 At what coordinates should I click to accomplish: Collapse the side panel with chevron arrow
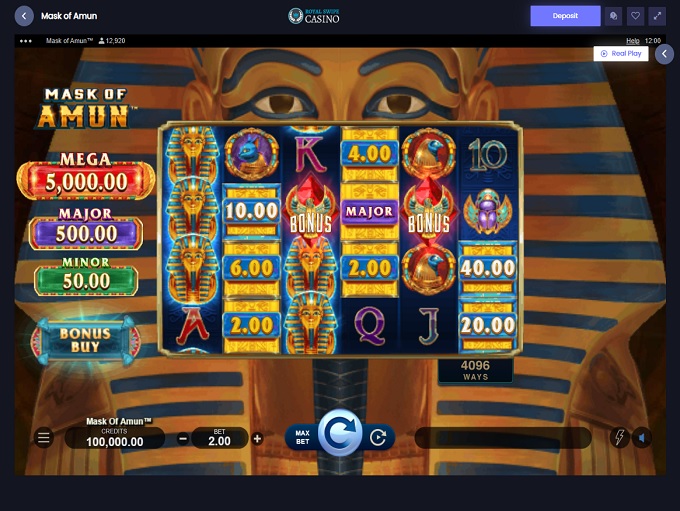(x=664, y=54)
